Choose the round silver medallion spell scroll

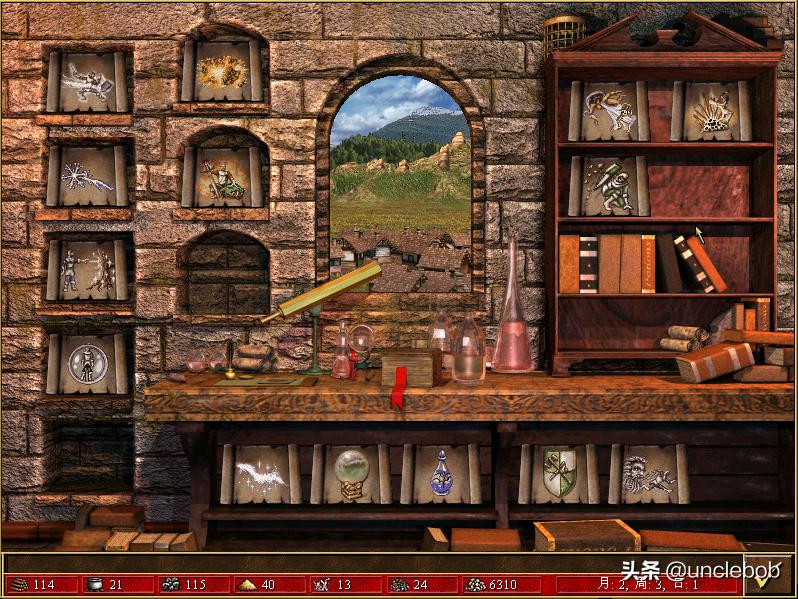[x=87, y=363]
